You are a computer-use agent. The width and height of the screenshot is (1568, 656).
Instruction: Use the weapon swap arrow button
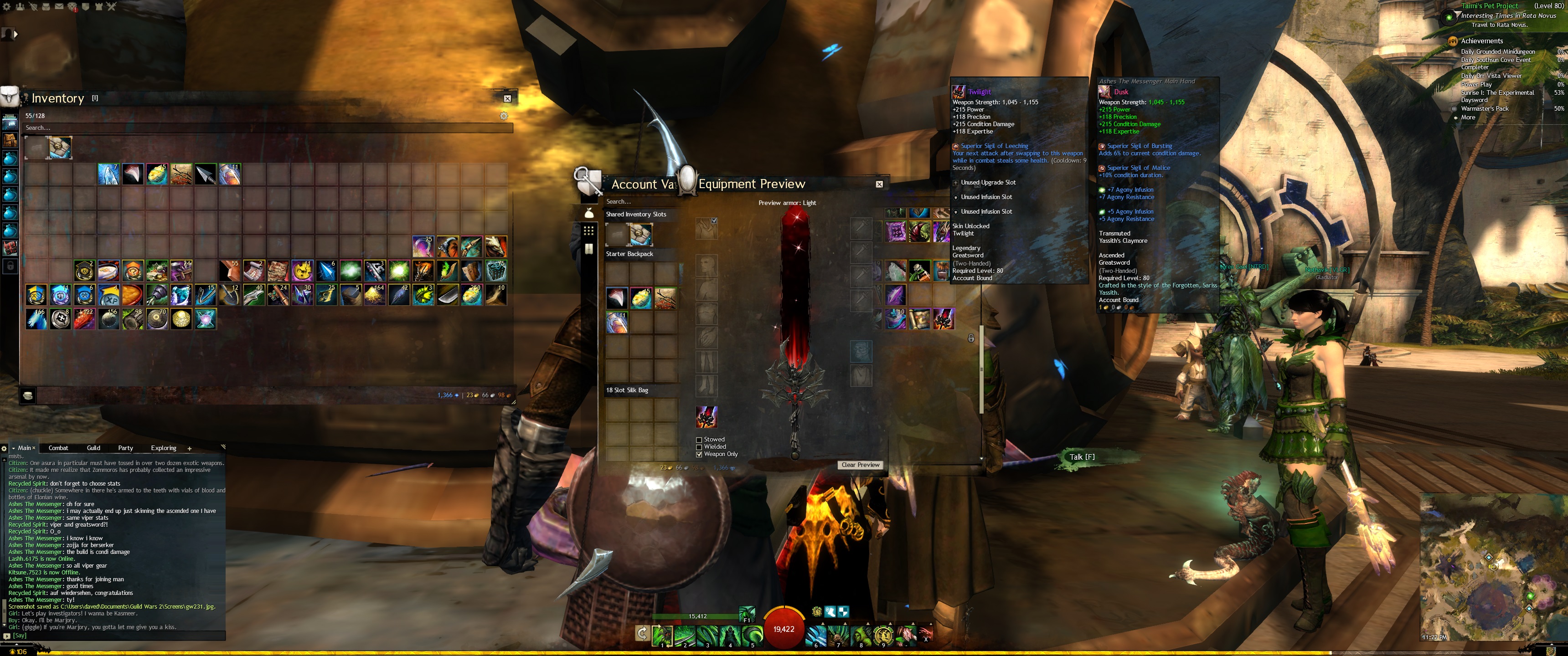click(642, 634)
